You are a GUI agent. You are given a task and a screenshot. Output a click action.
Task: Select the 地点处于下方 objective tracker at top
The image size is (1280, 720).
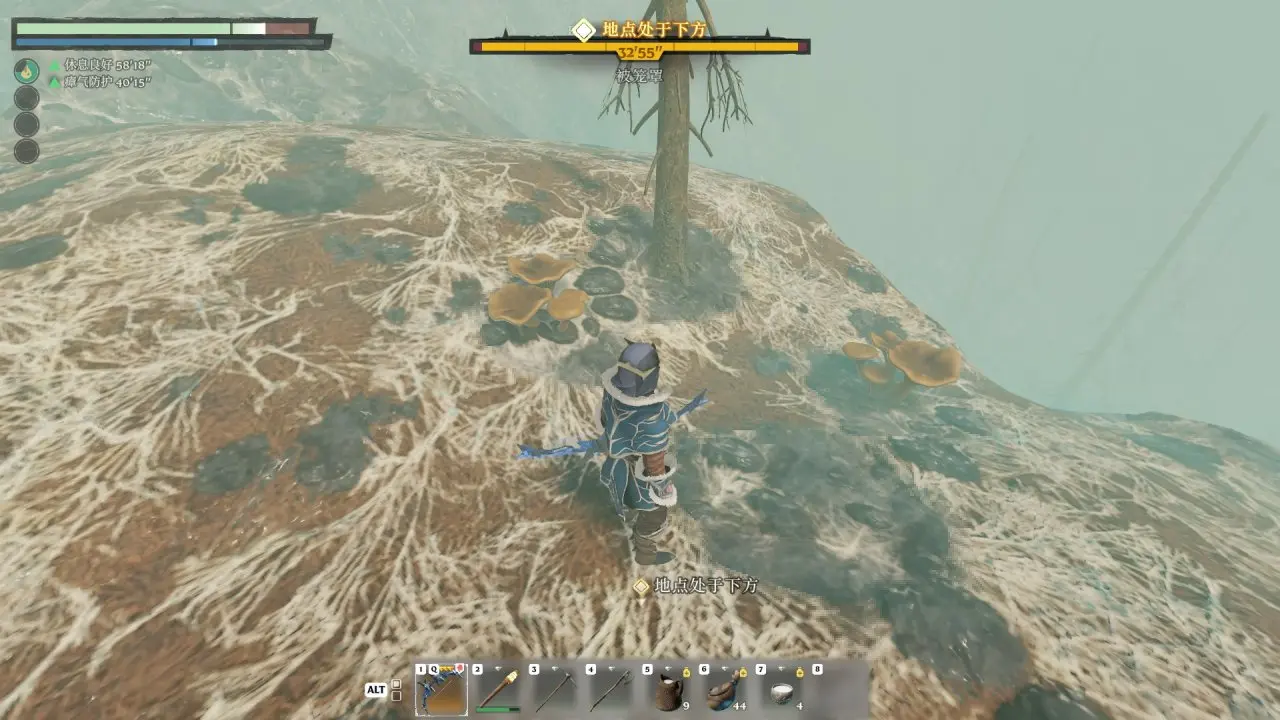pos(640,30)
